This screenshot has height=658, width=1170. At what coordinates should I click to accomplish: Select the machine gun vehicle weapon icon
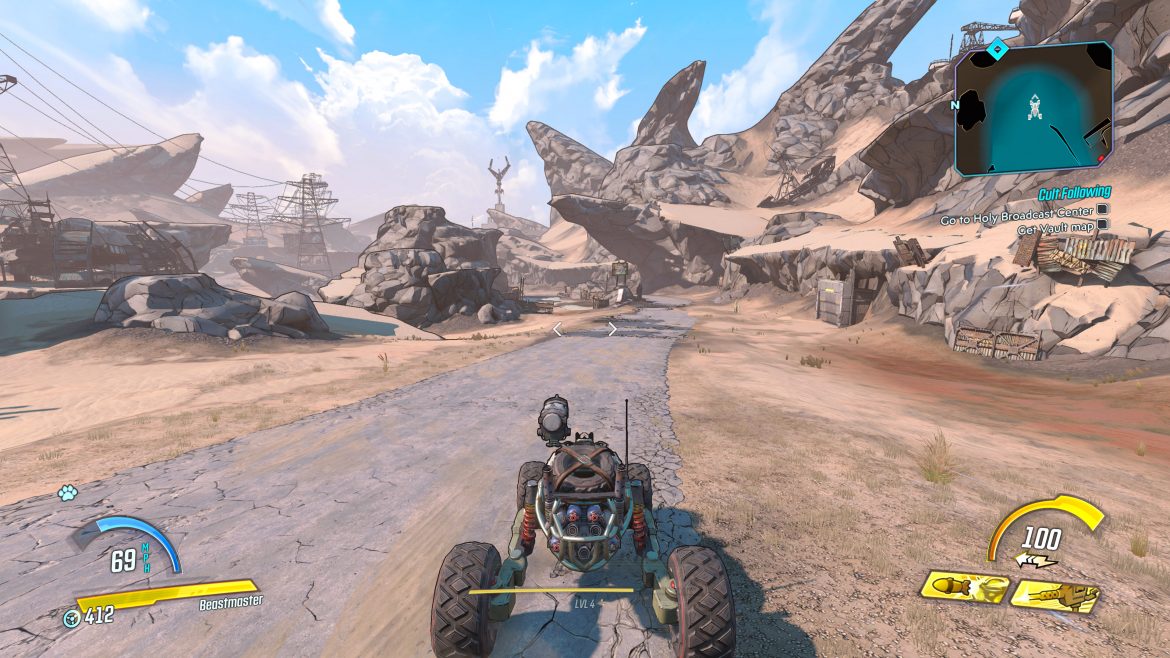point(1054,596)
